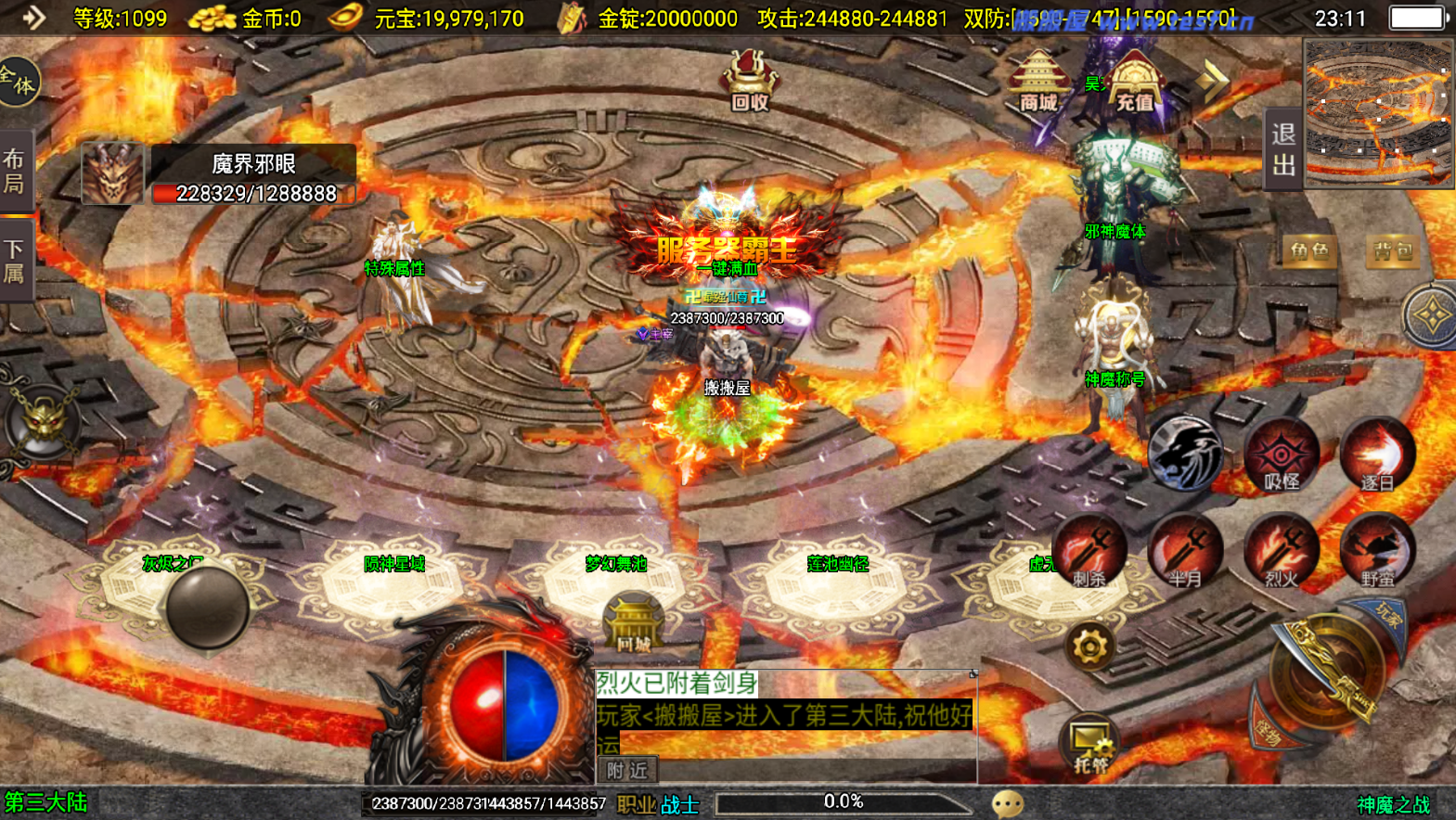Screen dimensions: 1456x820
Task: Open the 角色 character panel
Action: pyautogui.click(x=1308, y=250)
